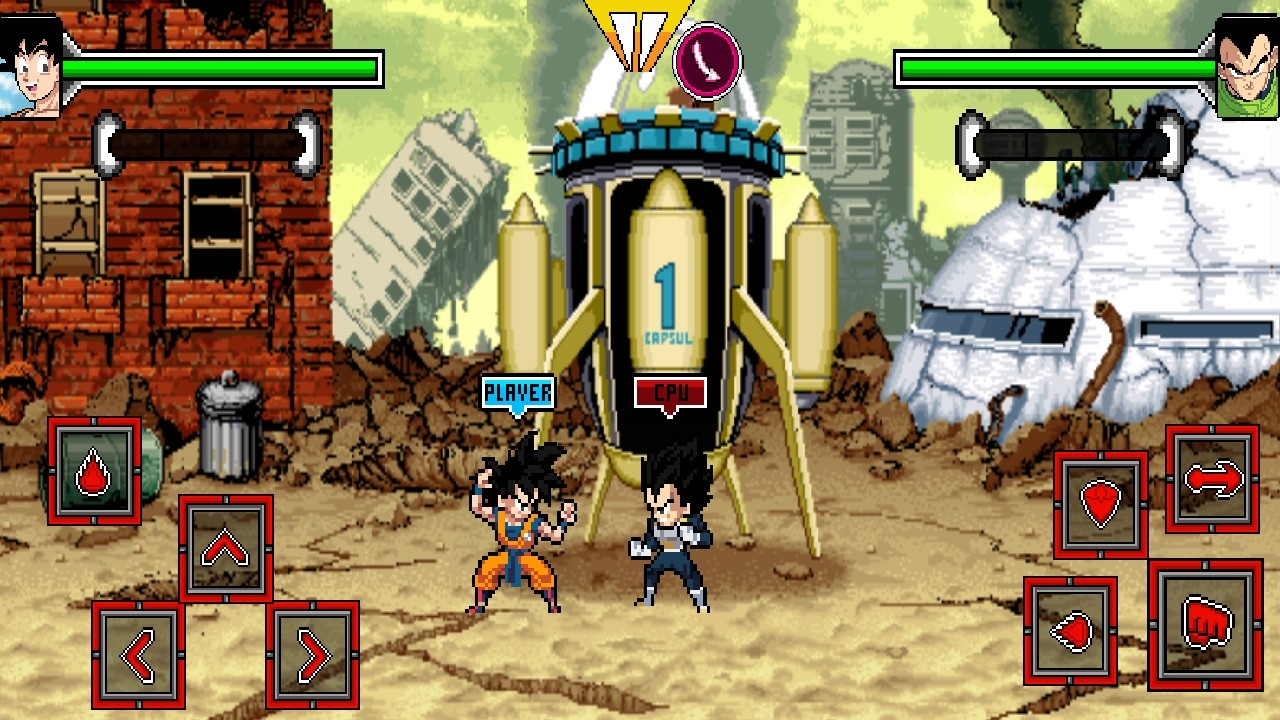Screen dimensions: 1280x720
Task: Move right with the right arrow button
Action: tap(312, 655)
